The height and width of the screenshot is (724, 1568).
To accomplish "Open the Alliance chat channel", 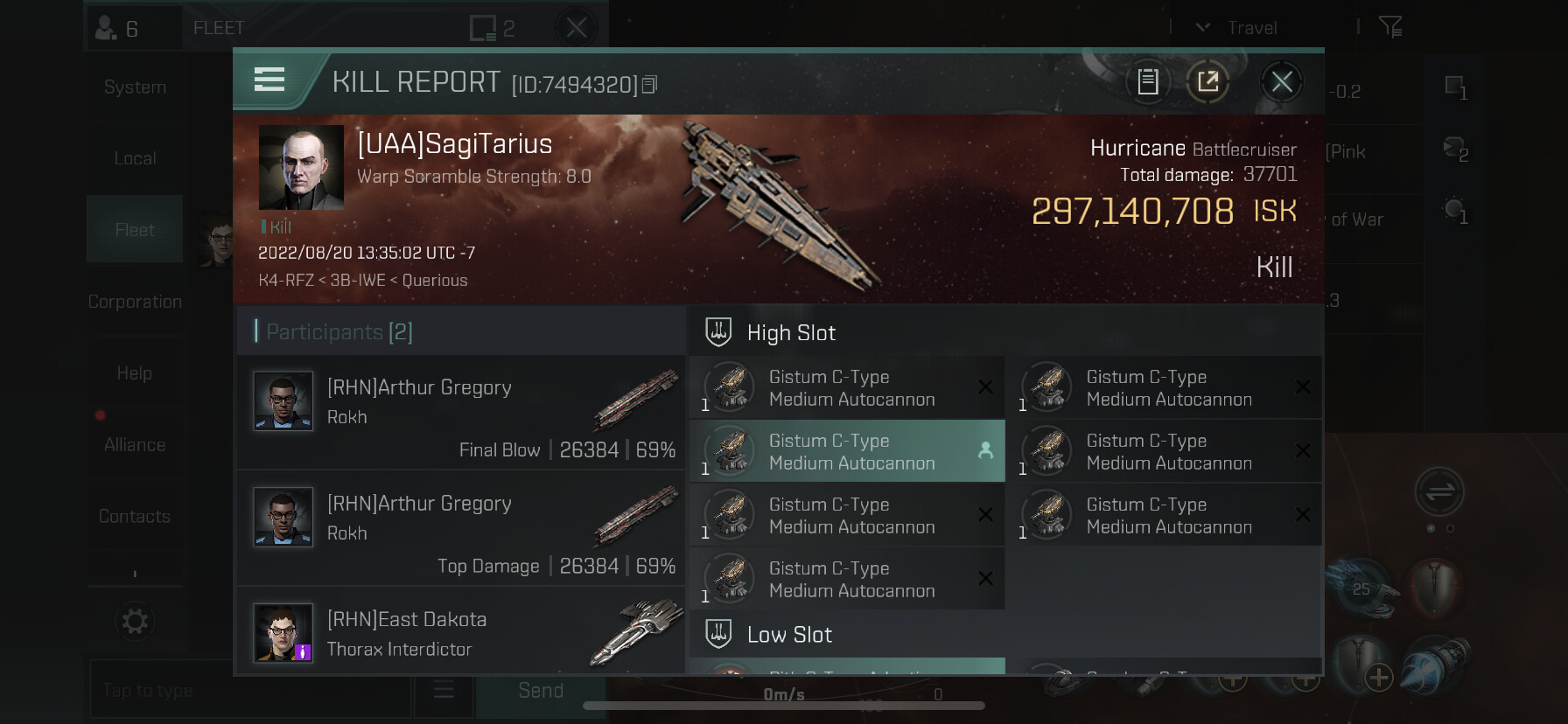I will tap(135, 445).
